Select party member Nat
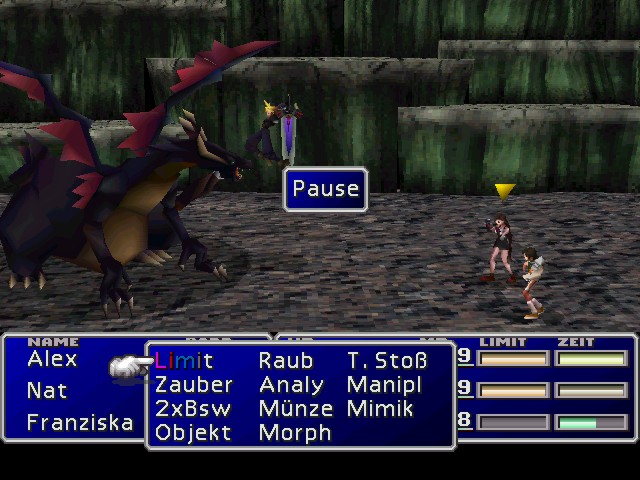This screenshot has width=640, height=480. tap(47, 390)
